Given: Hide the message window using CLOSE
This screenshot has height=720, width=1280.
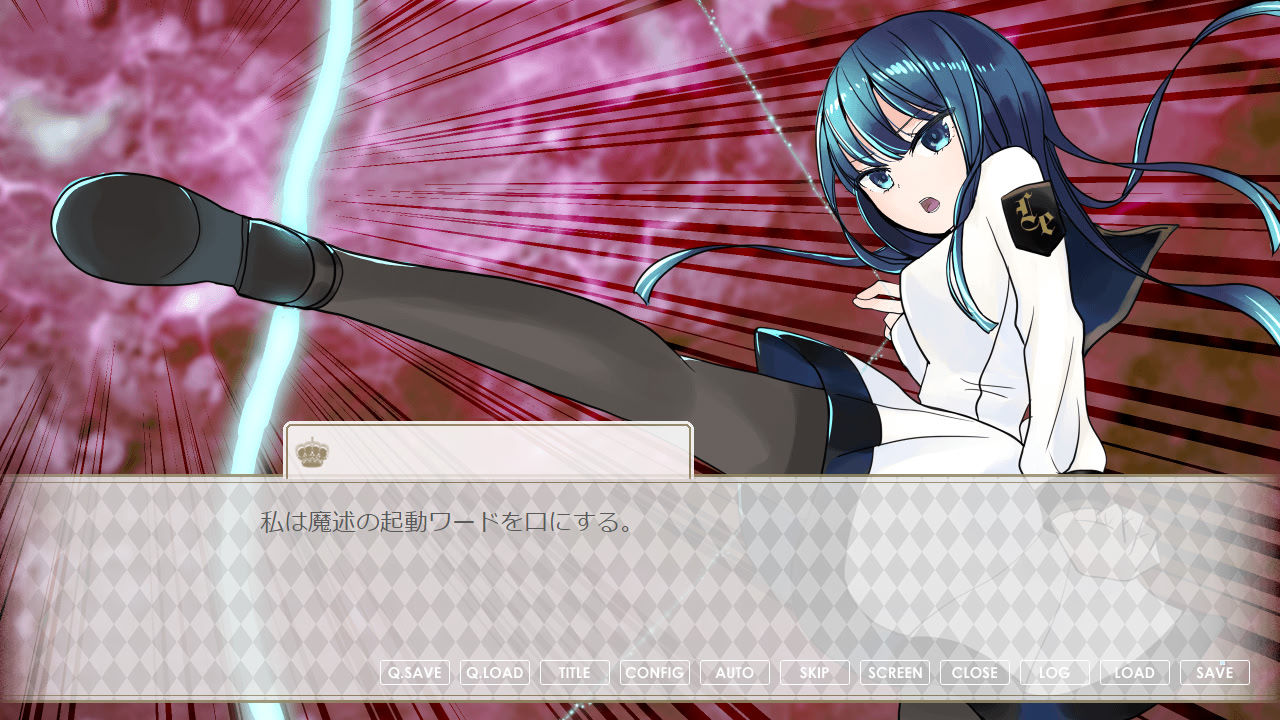Looking at the screenshot, I should [x=975, y=672].
